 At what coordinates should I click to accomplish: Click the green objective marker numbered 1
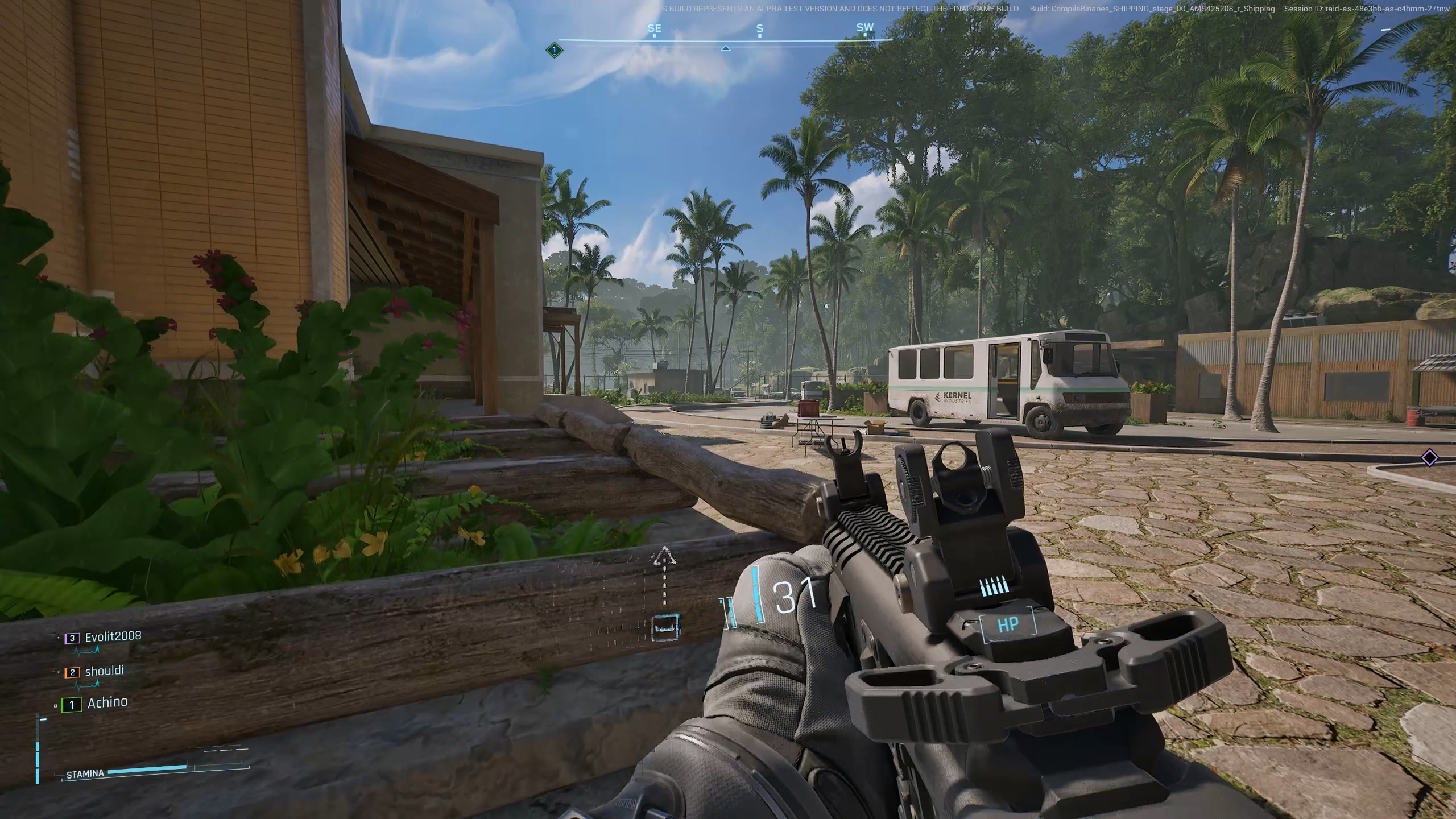click(554, 50)
